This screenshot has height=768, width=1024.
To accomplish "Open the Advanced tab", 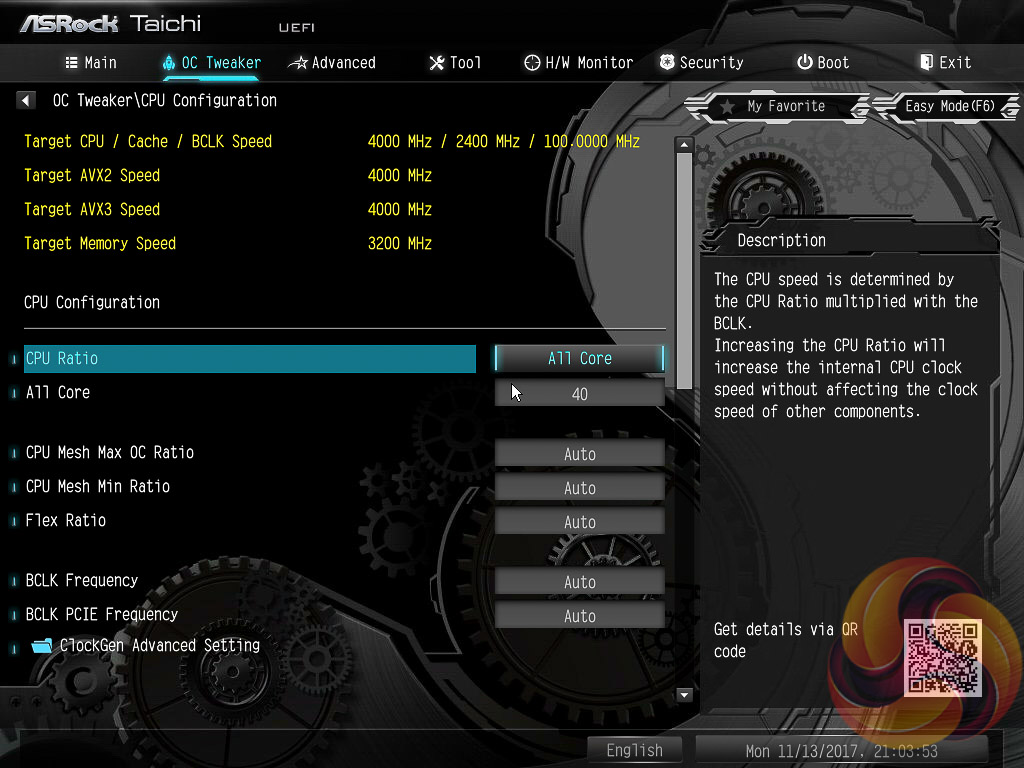I will 332,62.
